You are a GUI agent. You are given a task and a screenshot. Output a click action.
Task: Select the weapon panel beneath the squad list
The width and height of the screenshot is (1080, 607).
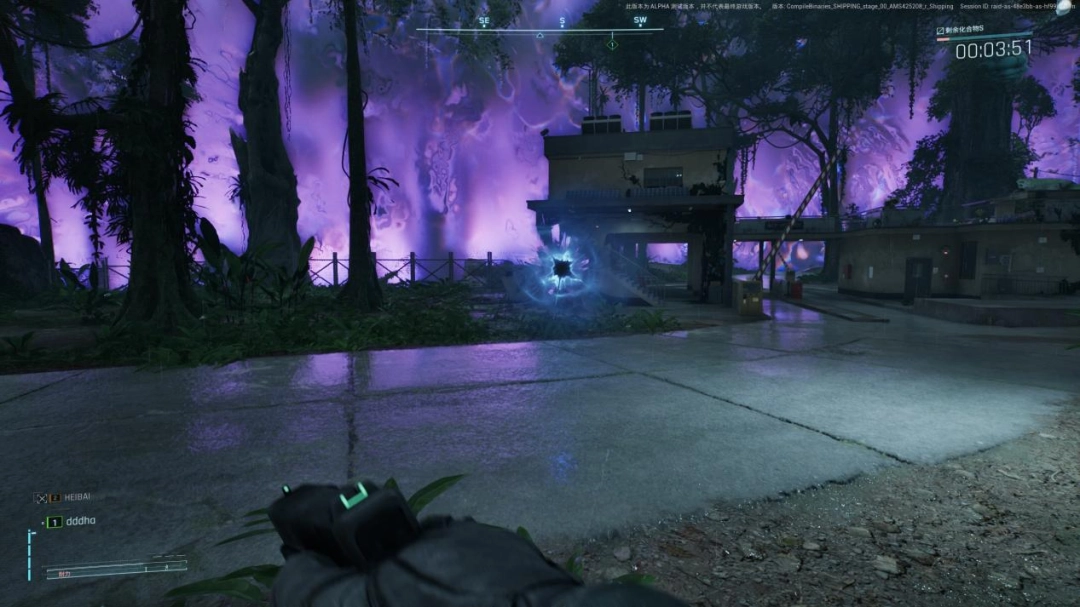point(115,568)
